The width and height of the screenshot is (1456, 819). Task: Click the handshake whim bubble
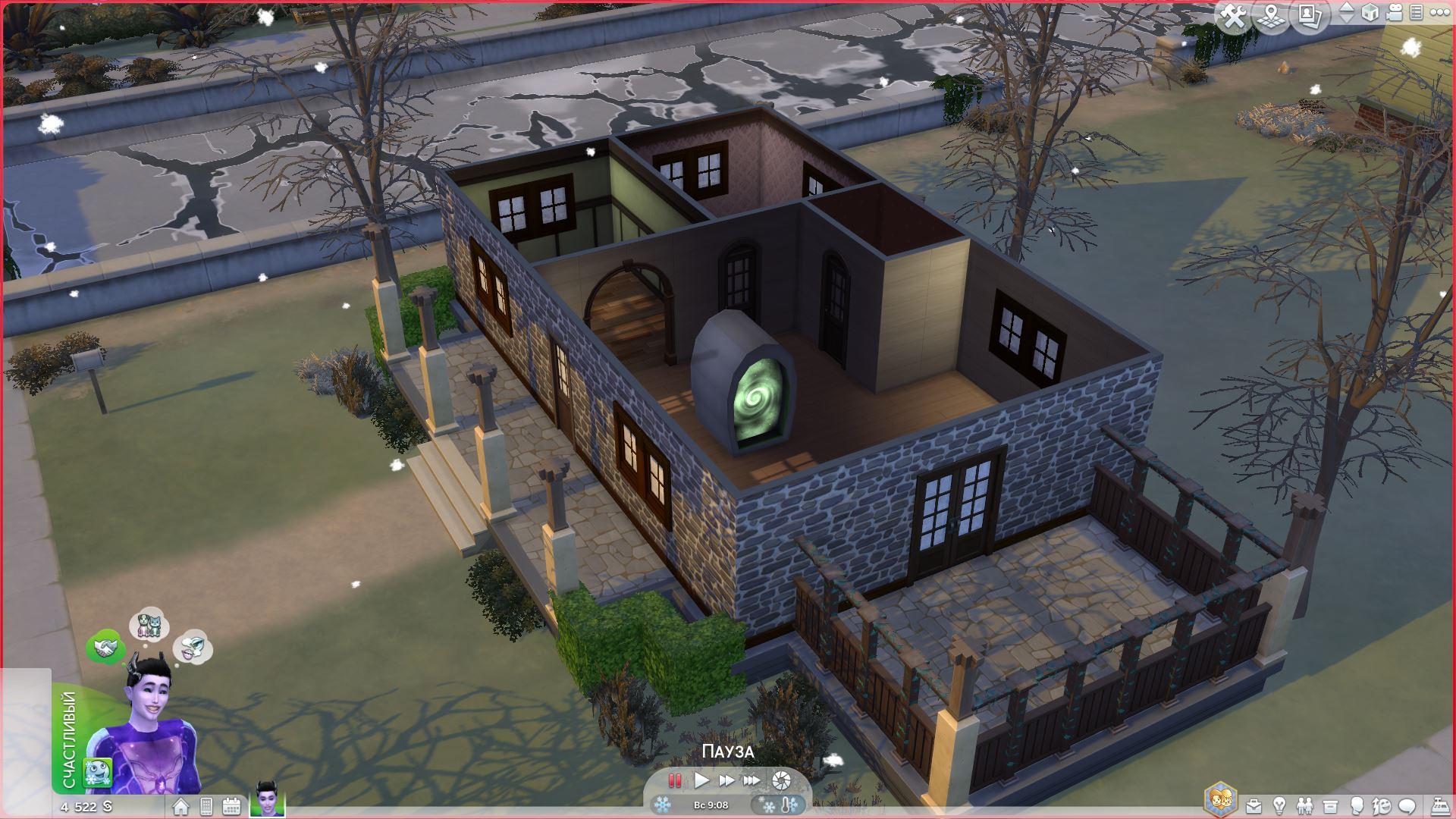pyautogui.click(x=105, y=647)
